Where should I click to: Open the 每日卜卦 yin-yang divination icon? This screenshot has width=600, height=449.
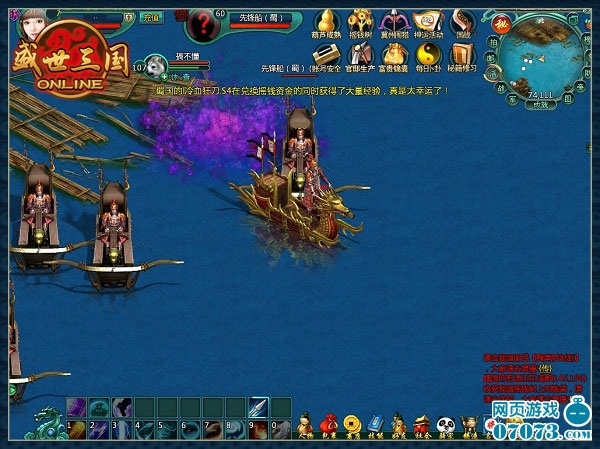(x=428, y=56)
